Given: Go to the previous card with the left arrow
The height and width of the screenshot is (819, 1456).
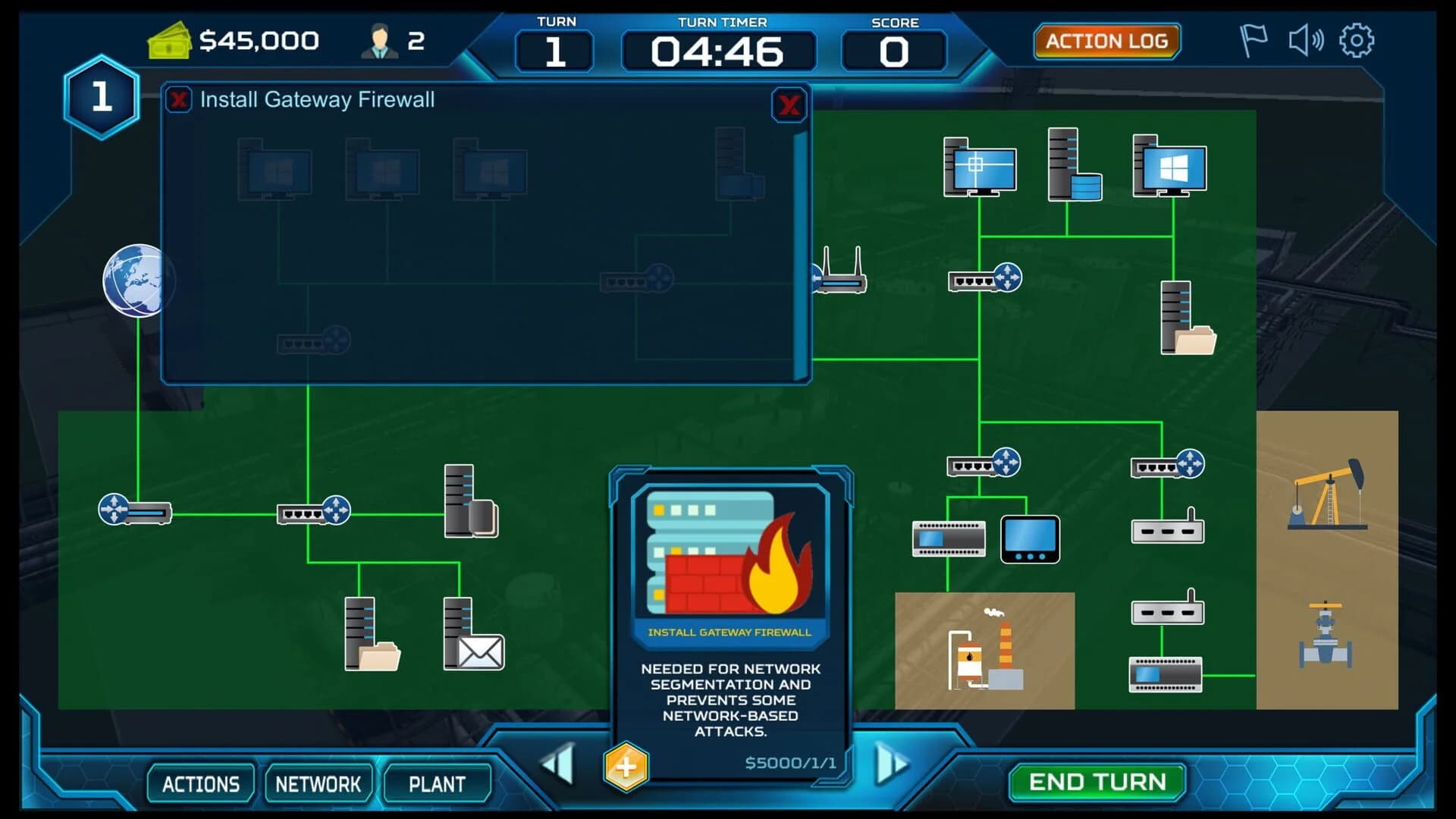Looking at the screenshot, I should point(557,766).
